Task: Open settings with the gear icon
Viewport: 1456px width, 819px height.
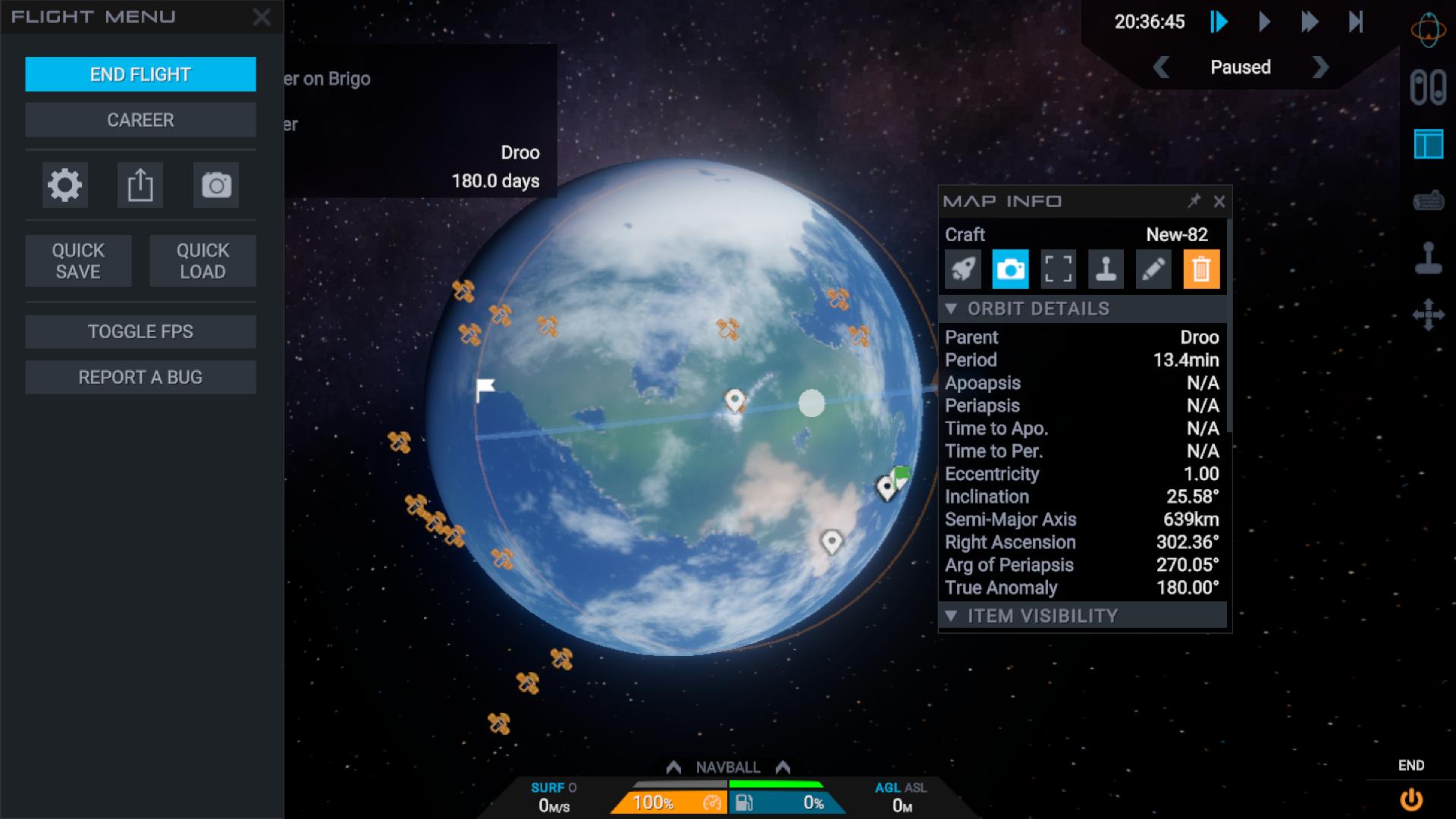Action: pos(64,185)
